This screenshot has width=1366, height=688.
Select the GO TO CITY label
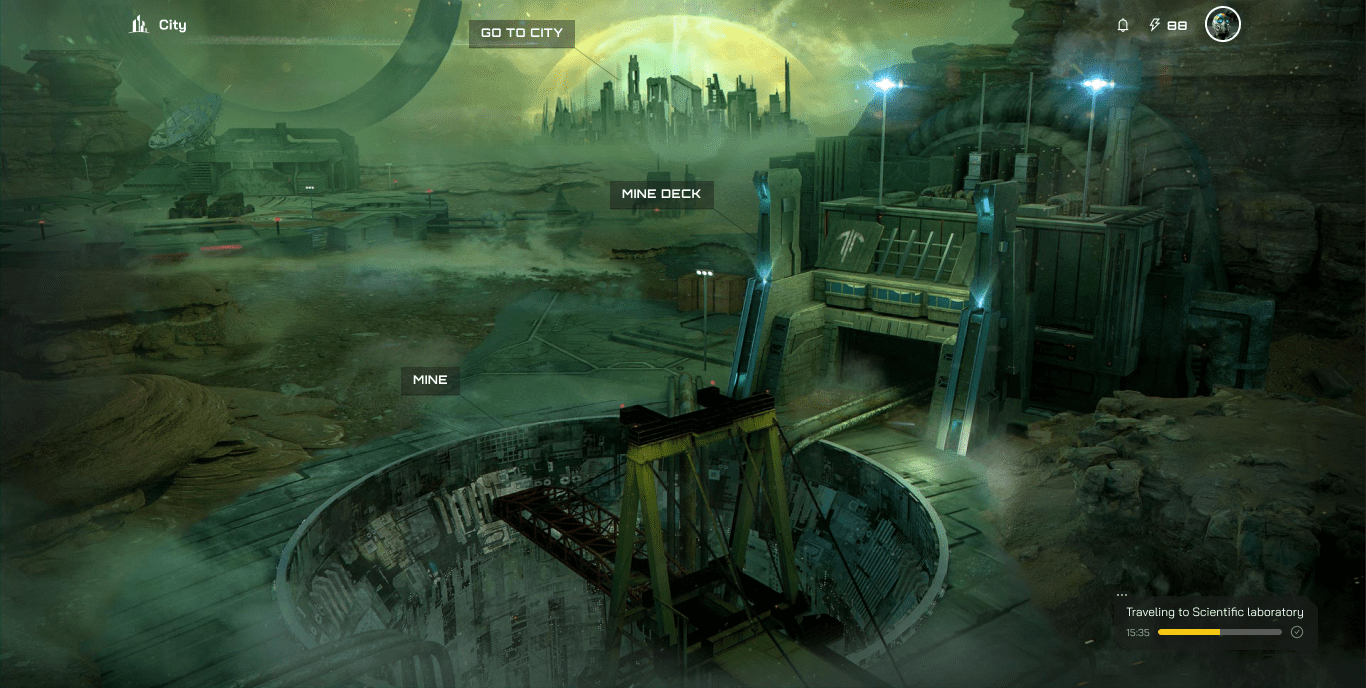click(521, 33)
